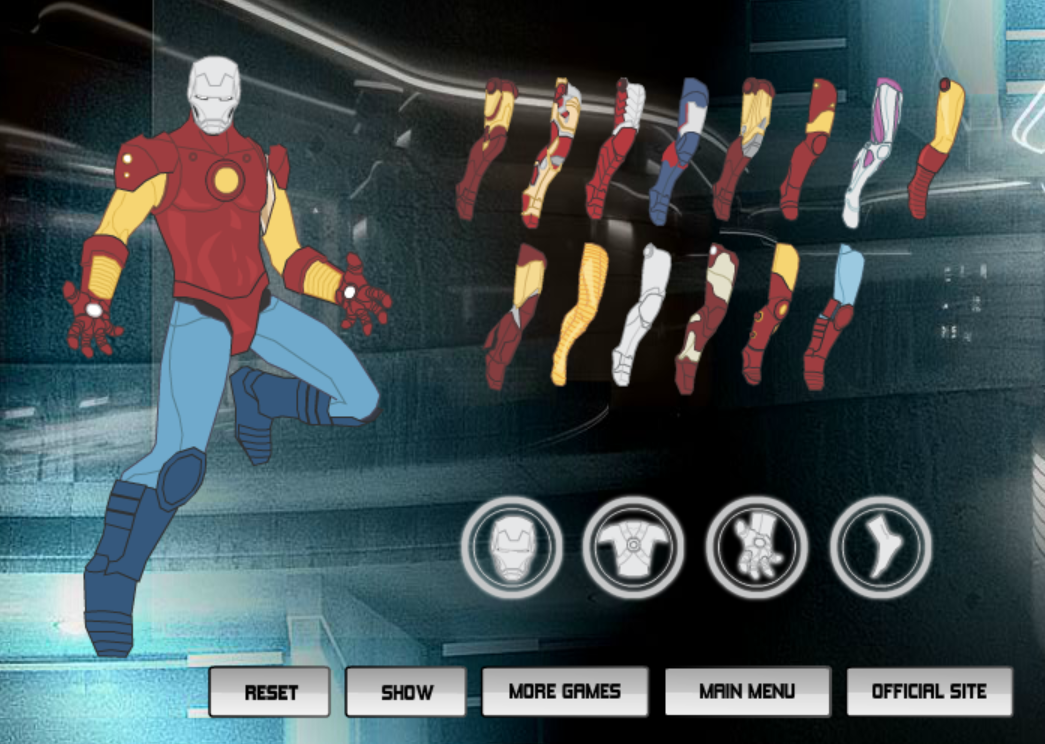Choose the gauntlet hand category circle

click(757, 547)
